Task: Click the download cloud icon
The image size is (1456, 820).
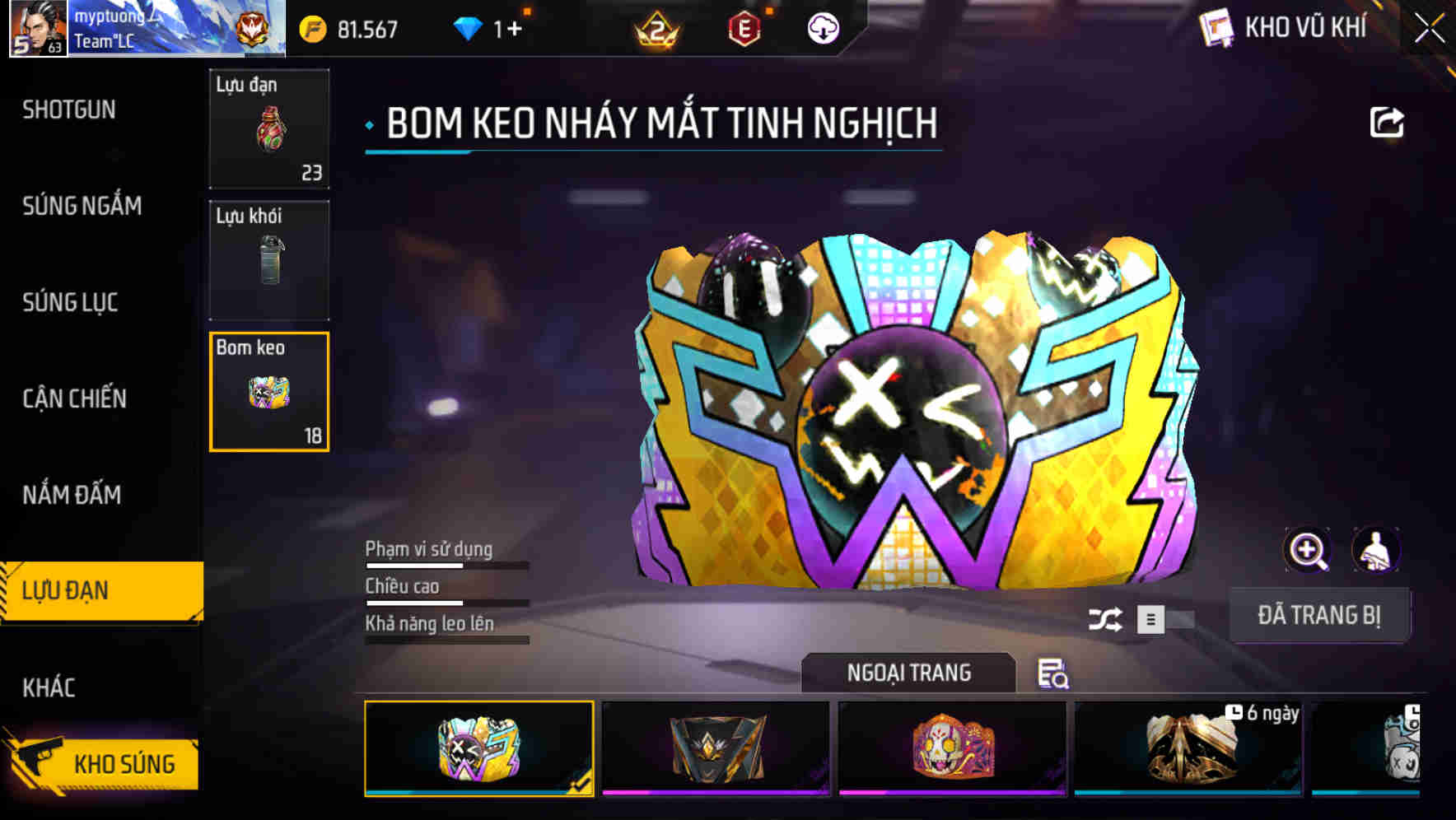Action: pos(821,29)
